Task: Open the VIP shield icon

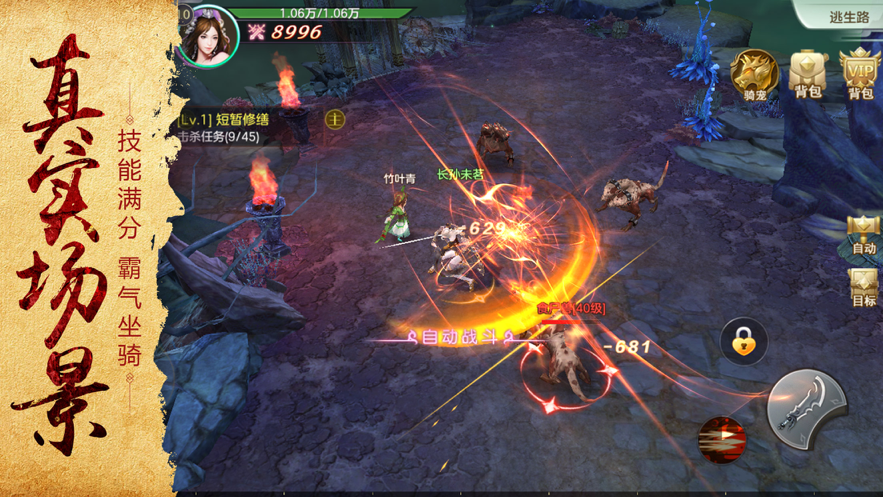Action: pos(860,74)
